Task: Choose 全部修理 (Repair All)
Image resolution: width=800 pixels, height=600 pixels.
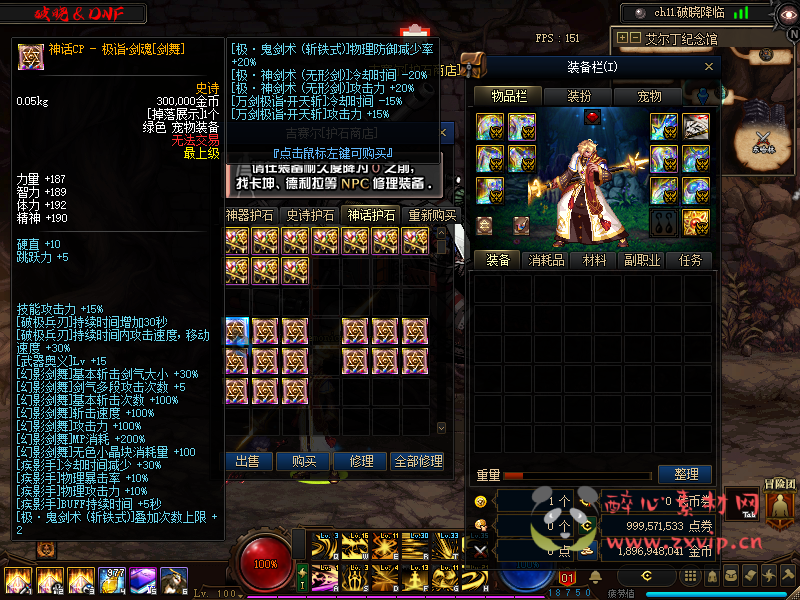Action: click(x=418, y=461)
